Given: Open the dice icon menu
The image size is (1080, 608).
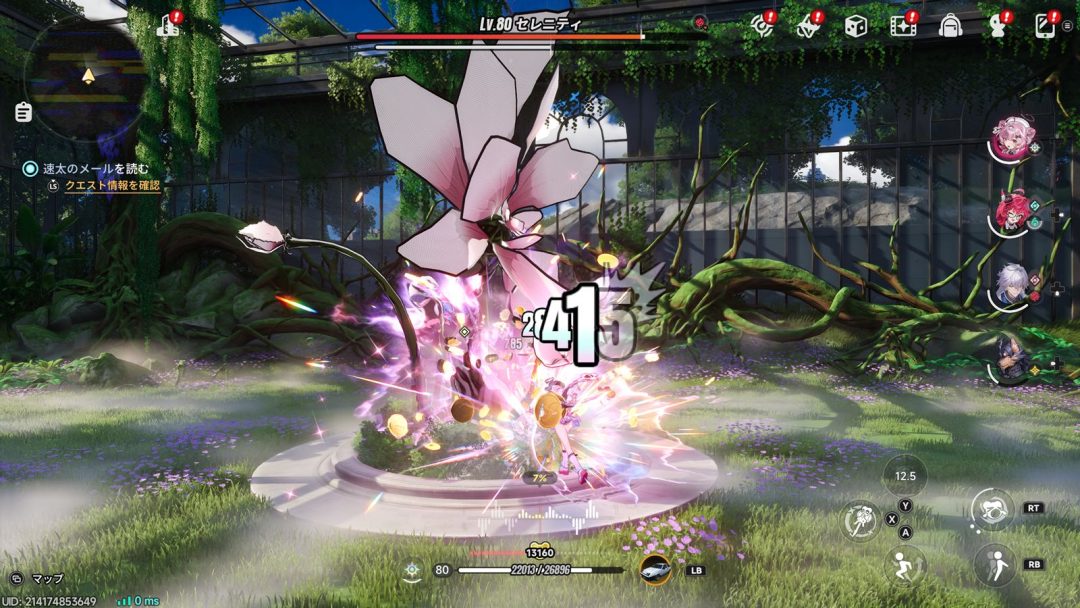Looking at the screenshot, I should point(855,26).
